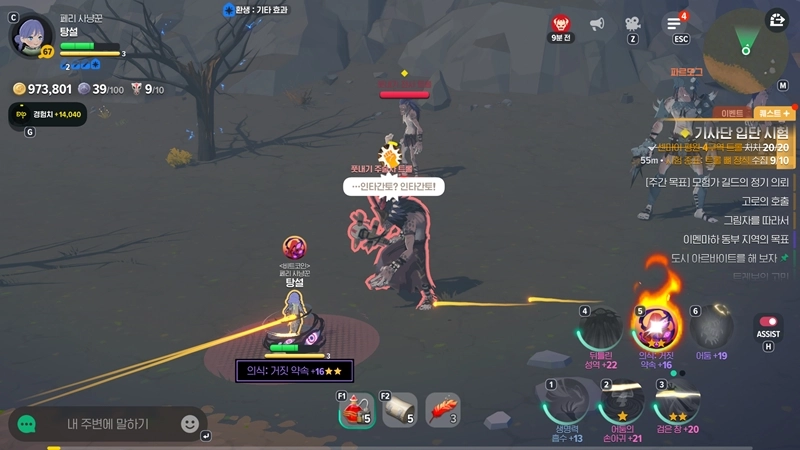Use the red health potion slot
Image resolution: width=800 pixels, height=450 pixels.
tap(355, 411)
